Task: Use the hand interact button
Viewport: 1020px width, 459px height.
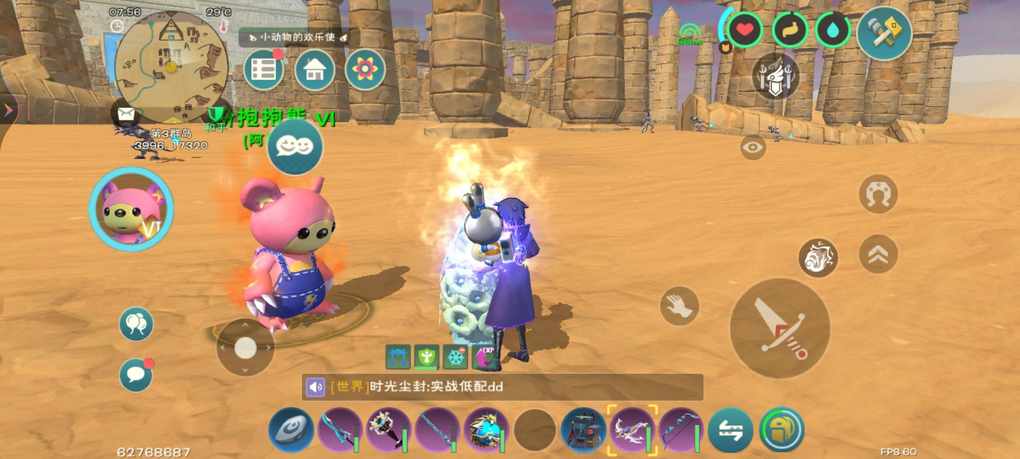Action: coord(680,305)
